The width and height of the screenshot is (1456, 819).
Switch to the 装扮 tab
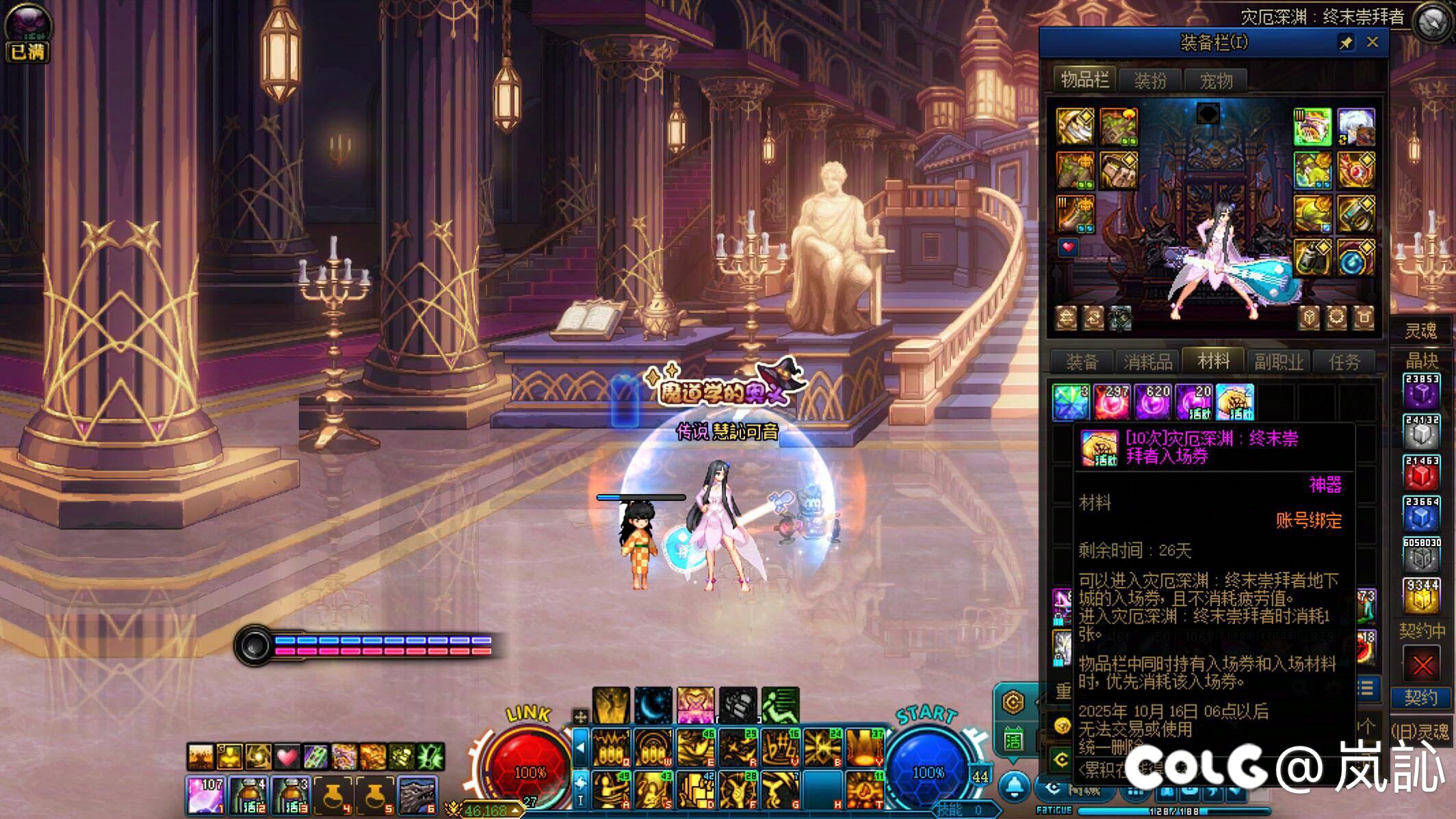pos(1150,81)
